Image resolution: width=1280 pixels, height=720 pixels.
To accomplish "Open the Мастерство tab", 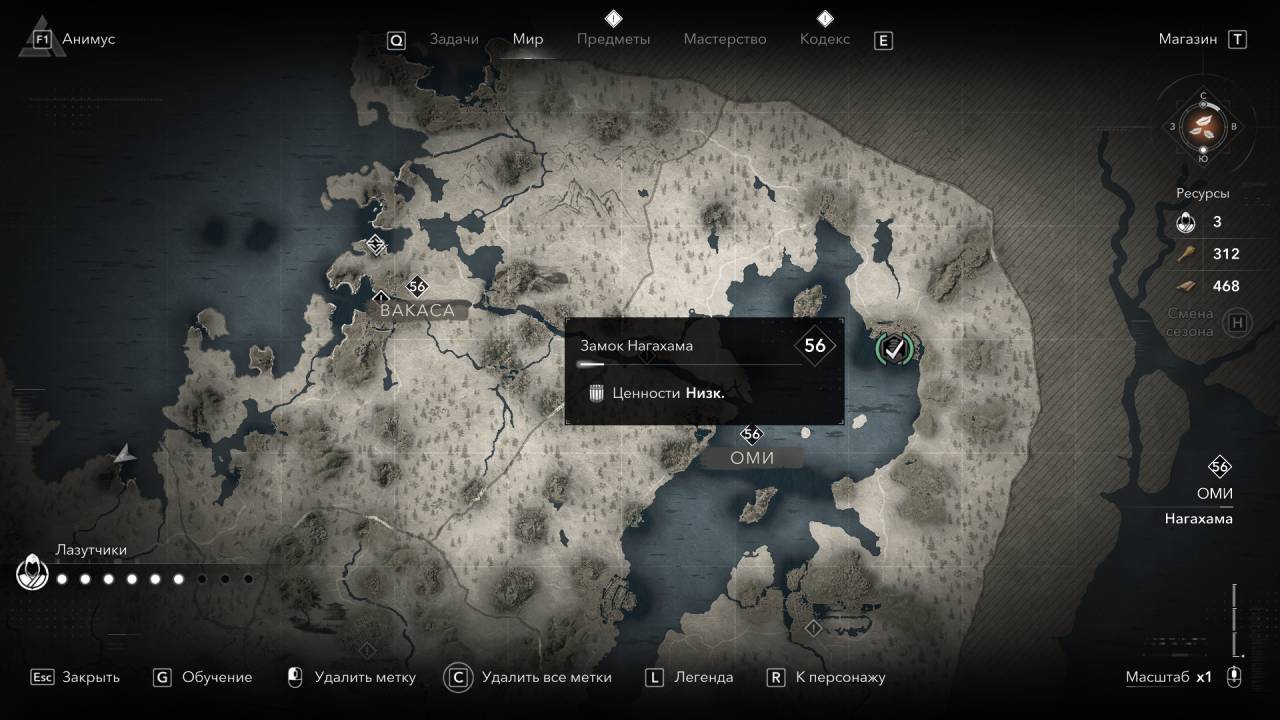I will pos(725,39).
